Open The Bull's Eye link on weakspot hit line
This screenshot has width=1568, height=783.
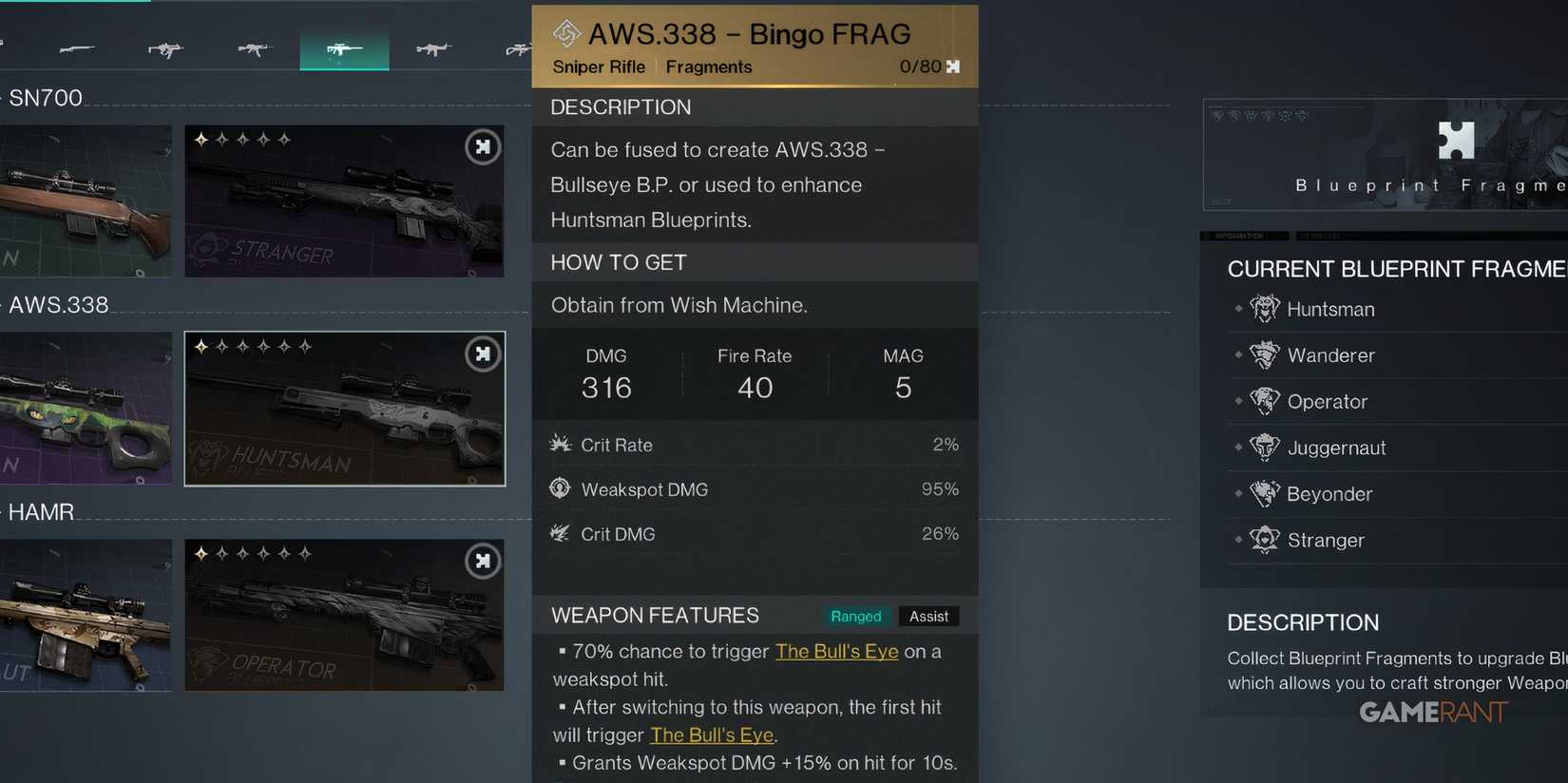tap(836, 652)
